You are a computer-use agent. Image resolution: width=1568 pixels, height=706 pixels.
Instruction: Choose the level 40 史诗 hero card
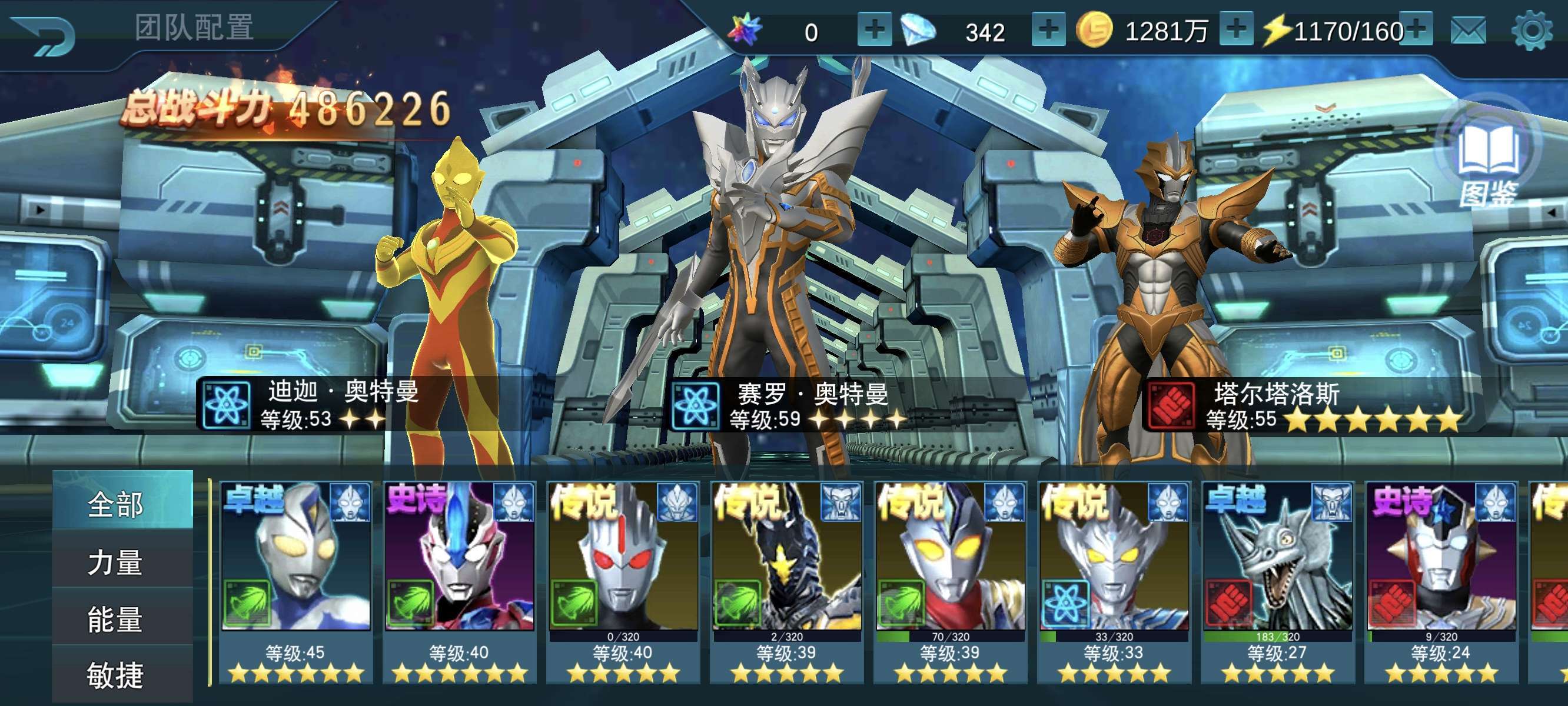tap(460, 578)
